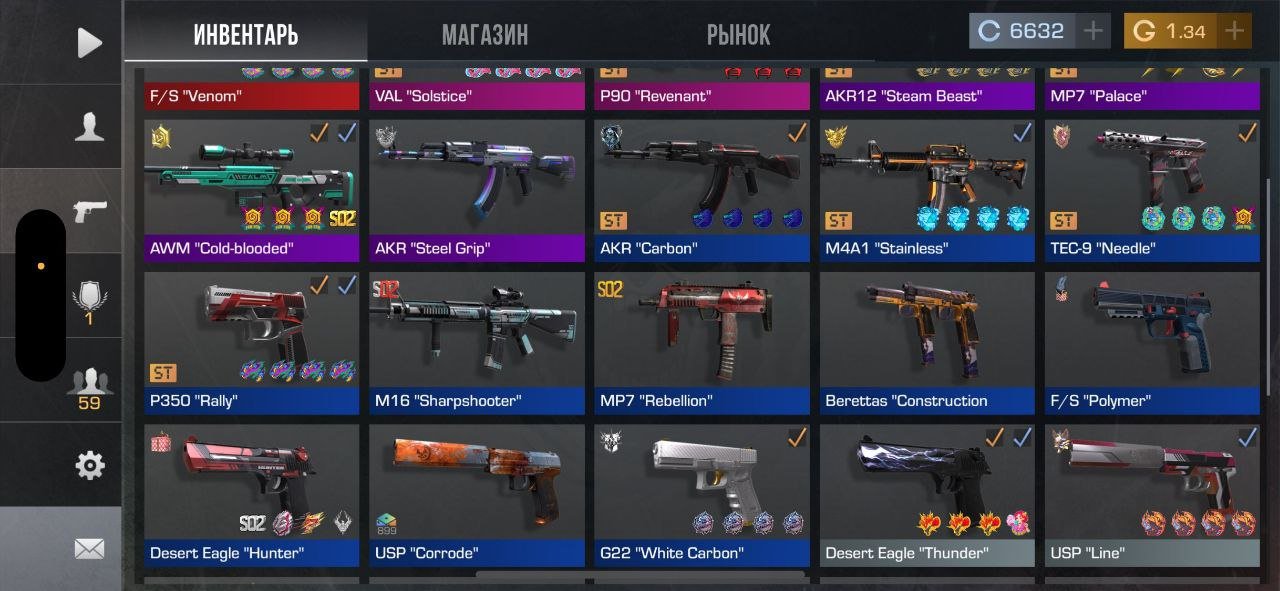
Task: Show the friends list icon
Action: [x=90, y=386]
